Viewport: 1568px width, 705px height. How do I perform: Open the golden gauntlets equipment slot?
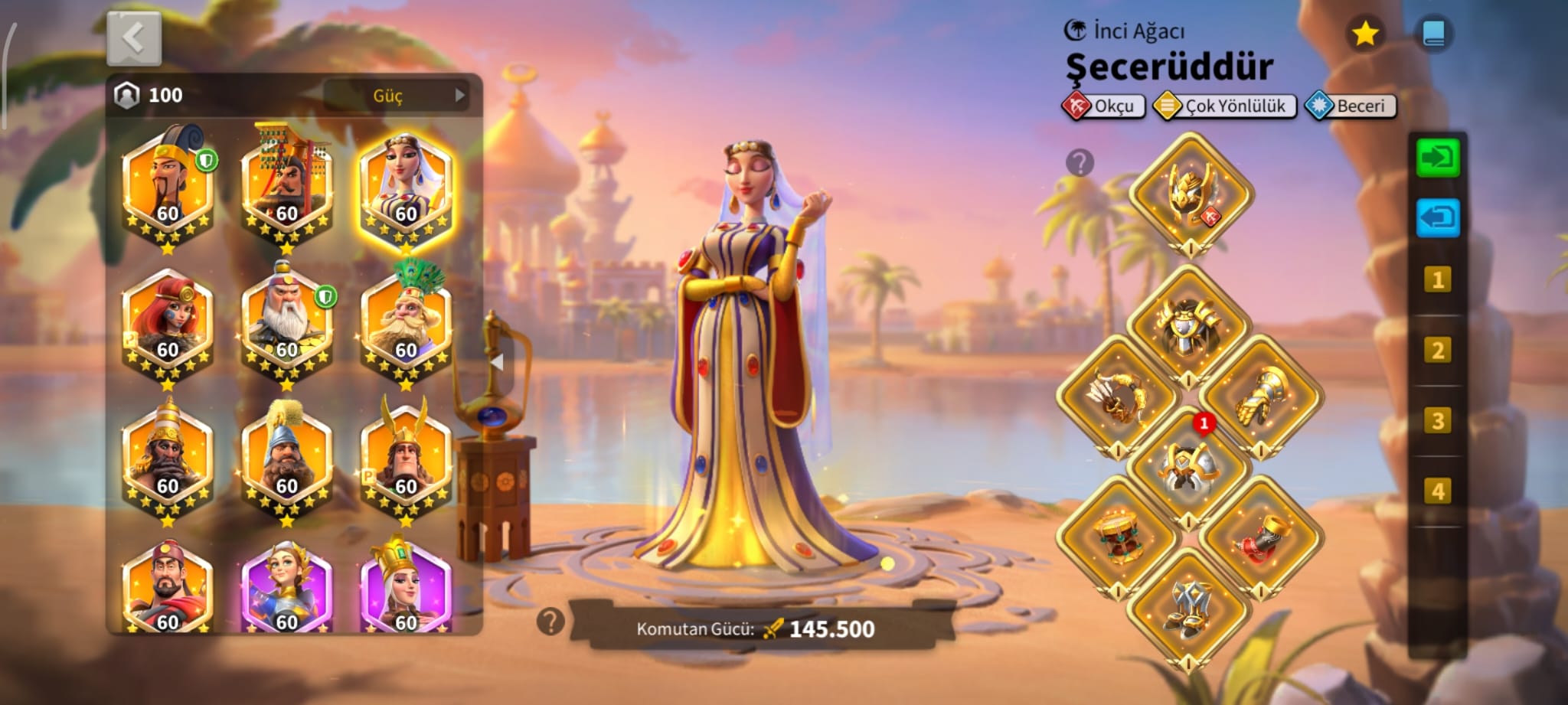tap(1260, 397)
